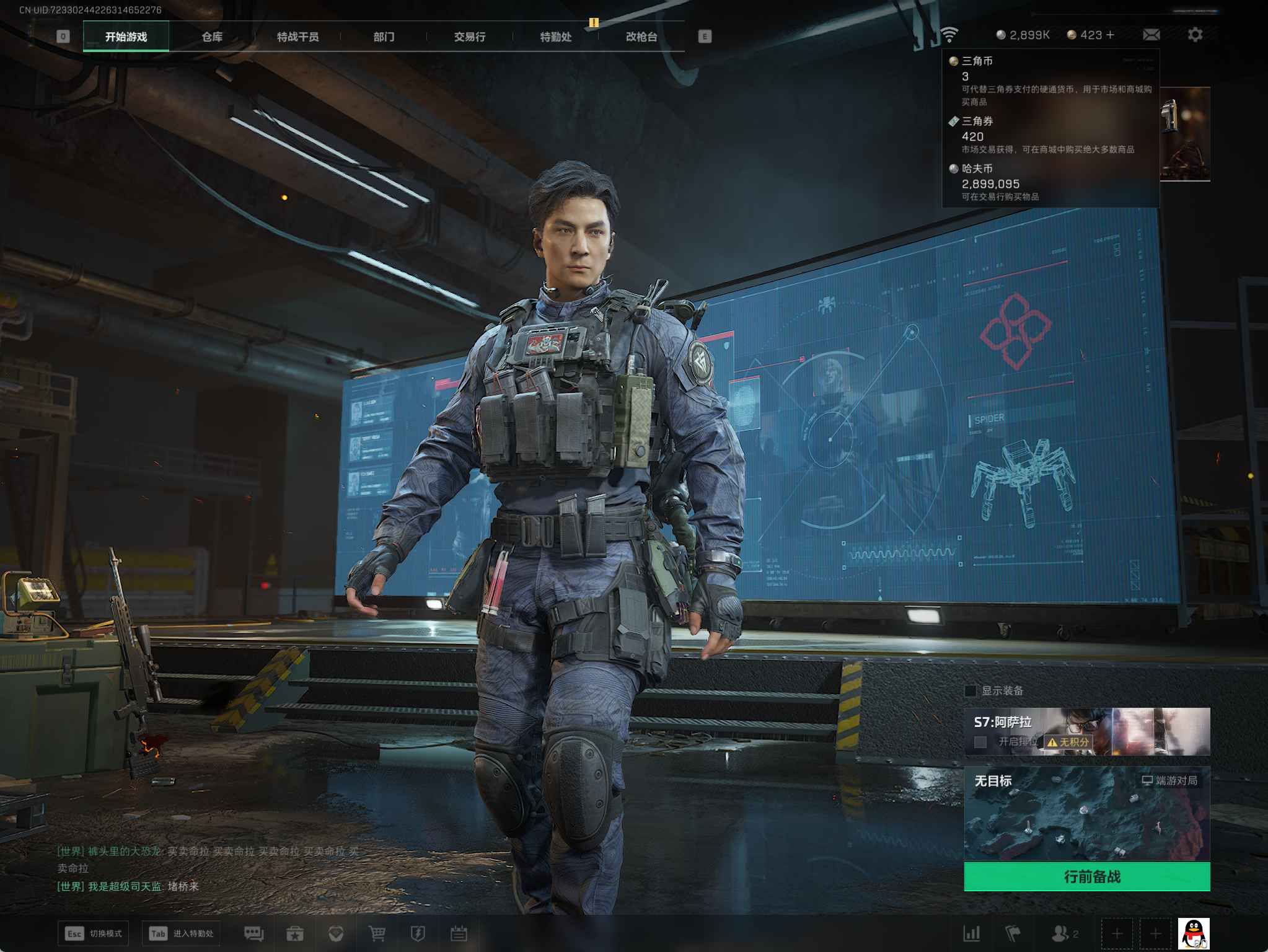Viewport: 1268px width, 952px height.
Task: Open the calendar events icon
Action: point(459,933)
